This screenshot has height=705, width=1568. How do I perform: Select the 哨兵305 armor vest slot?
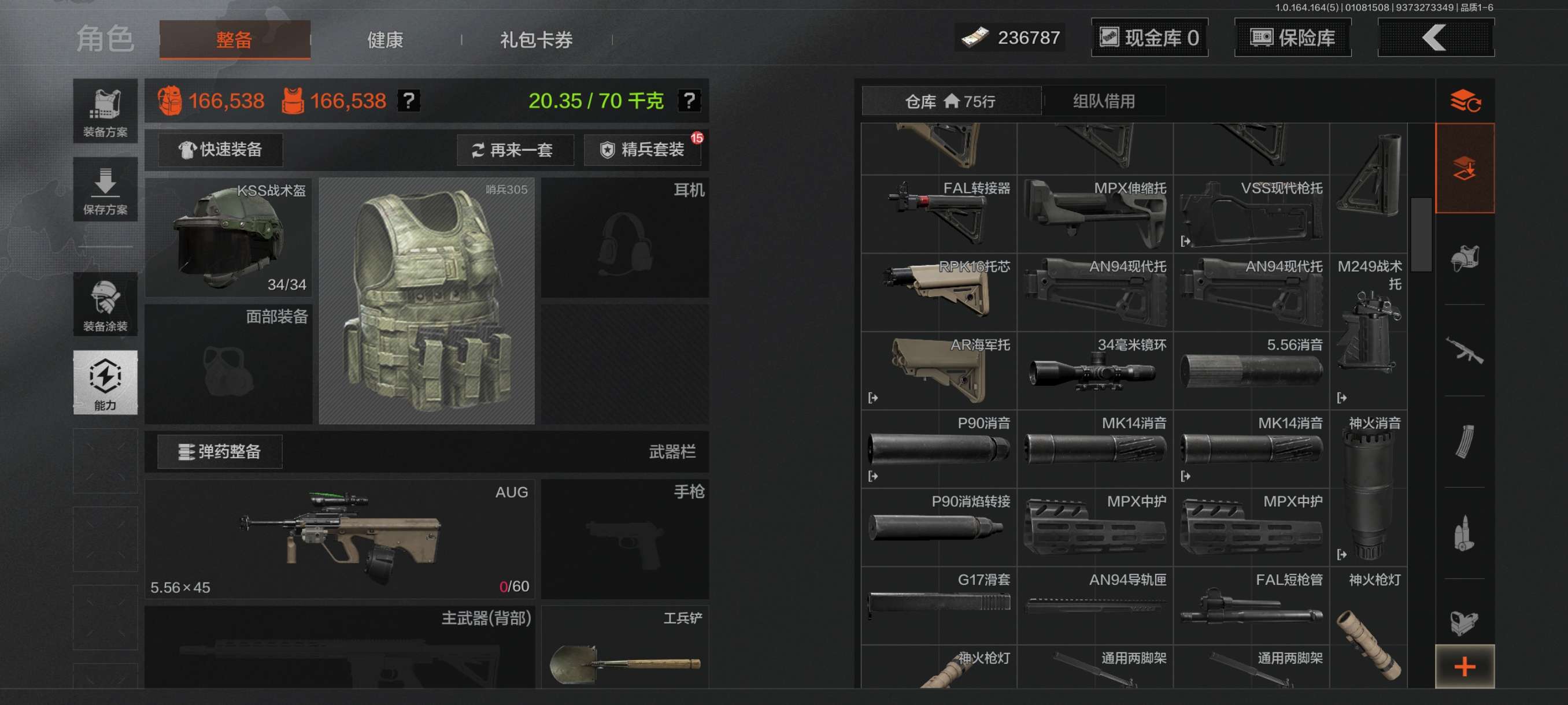click(426, 301)
